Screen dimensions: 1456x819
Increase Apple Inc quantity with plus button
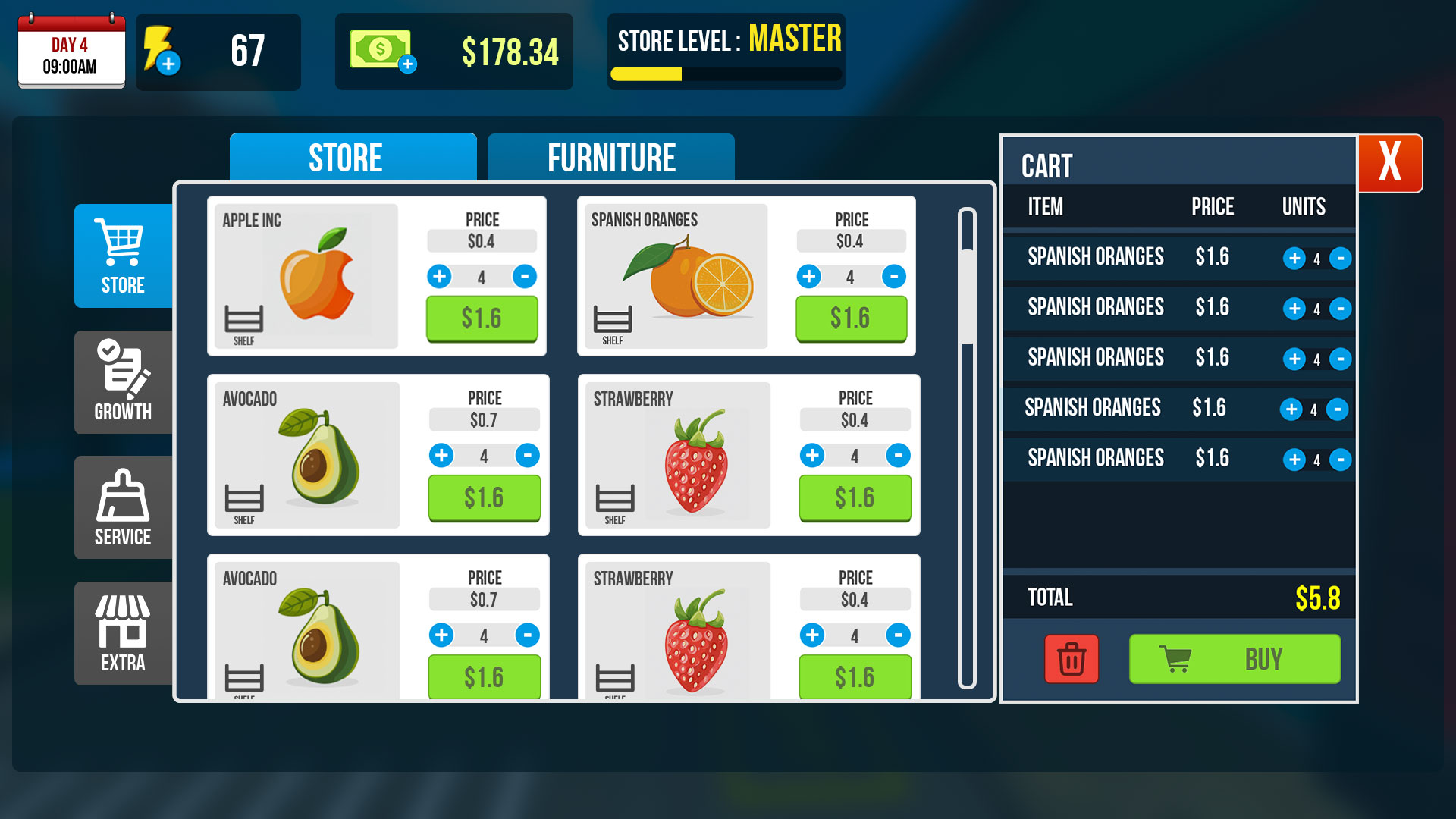pos(440,276)
